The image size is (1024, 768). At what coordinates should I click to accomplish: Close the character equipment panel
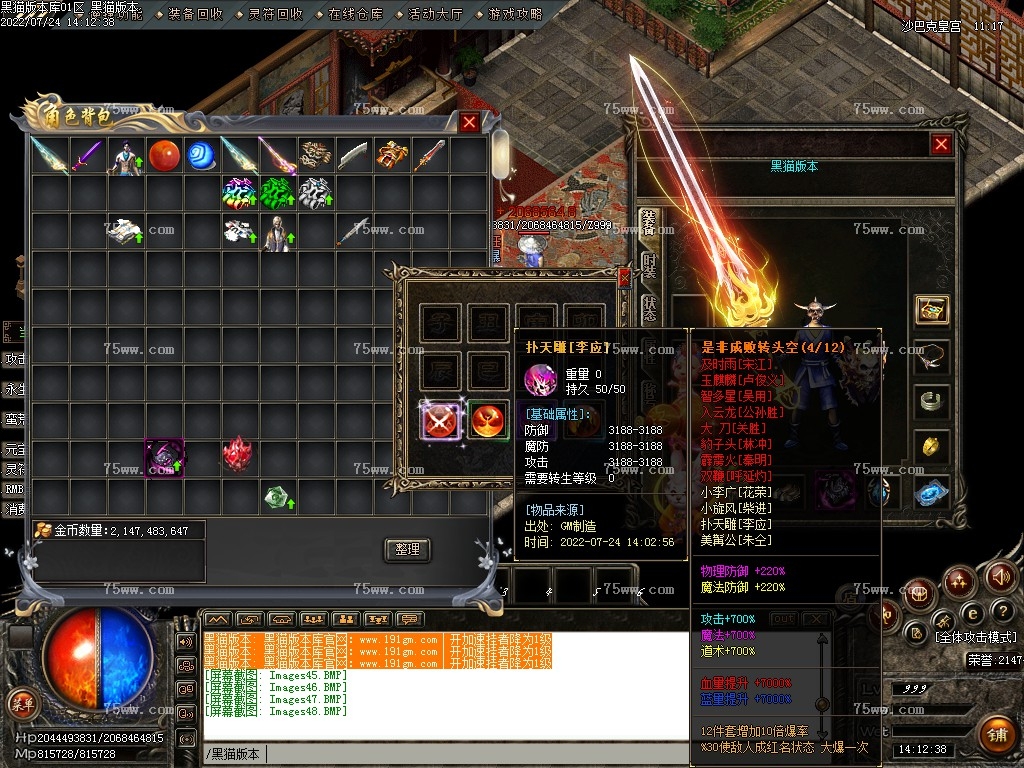coord(941,145)
